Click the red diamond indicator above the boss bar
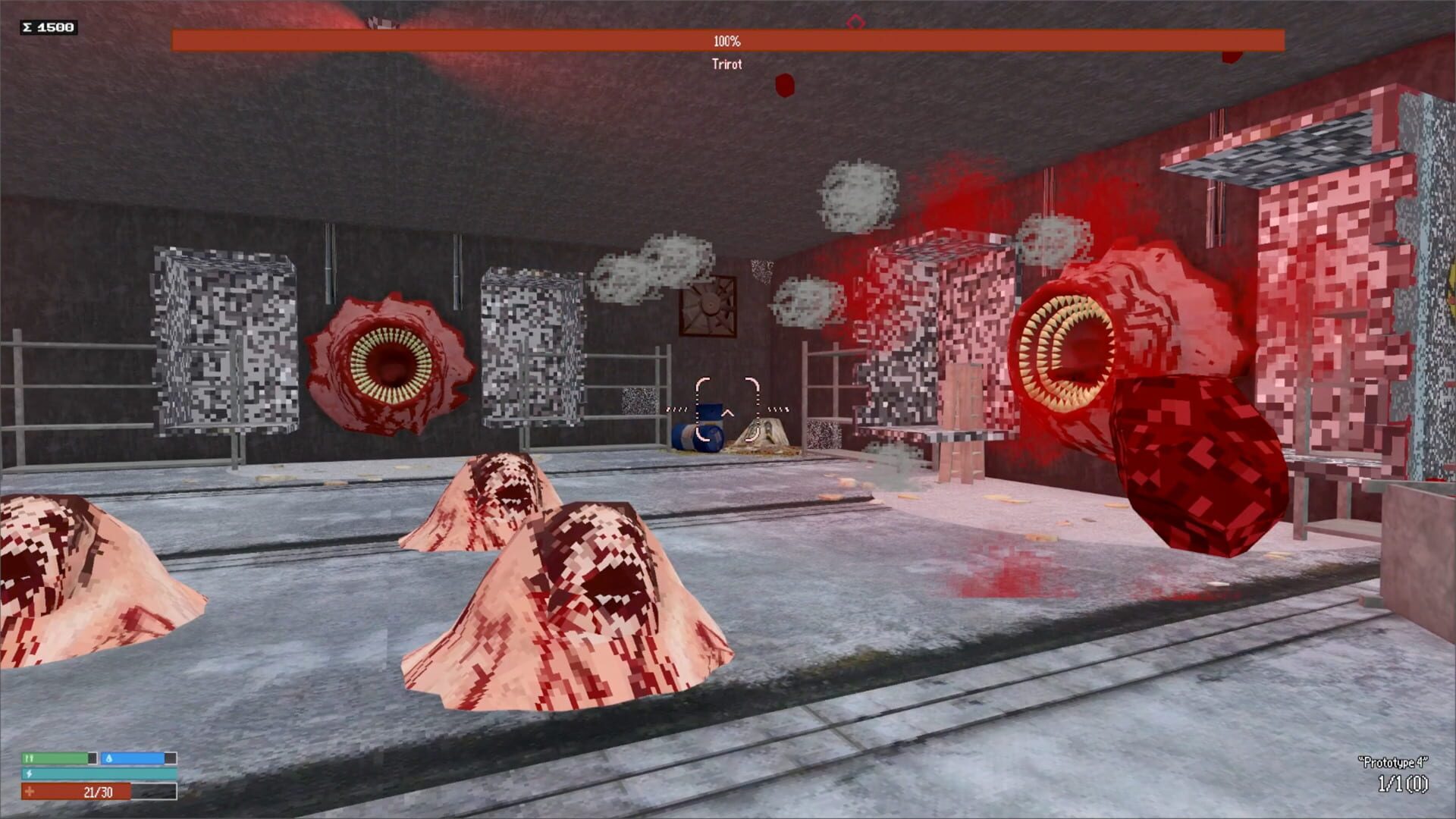 click(855, 22)
